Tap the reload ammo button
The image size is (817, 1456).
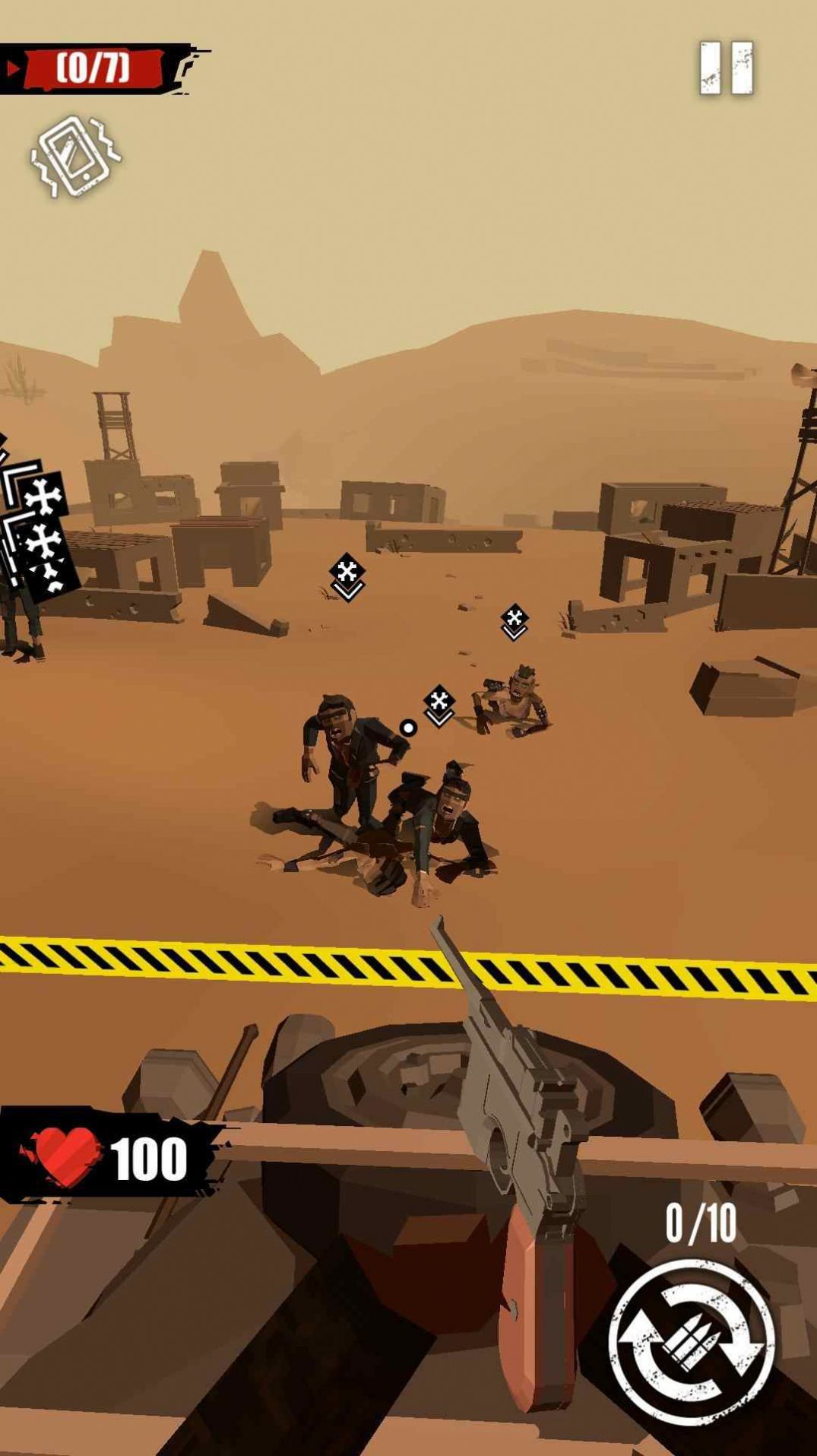pyautogui.click(x=691, y=1341)
